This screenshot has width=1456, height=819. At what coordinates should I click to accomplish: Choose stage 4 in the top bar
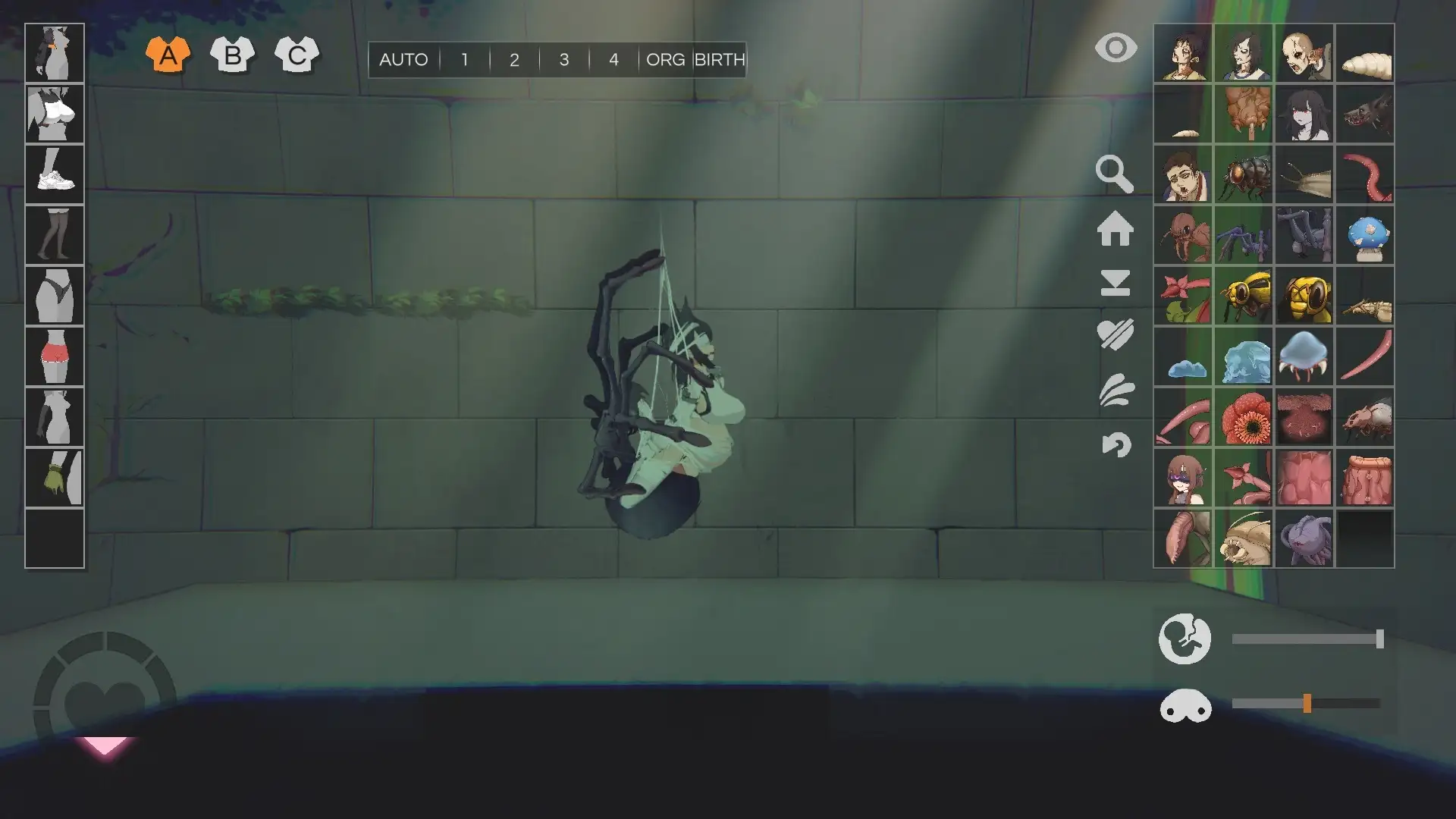click(613, 60)
